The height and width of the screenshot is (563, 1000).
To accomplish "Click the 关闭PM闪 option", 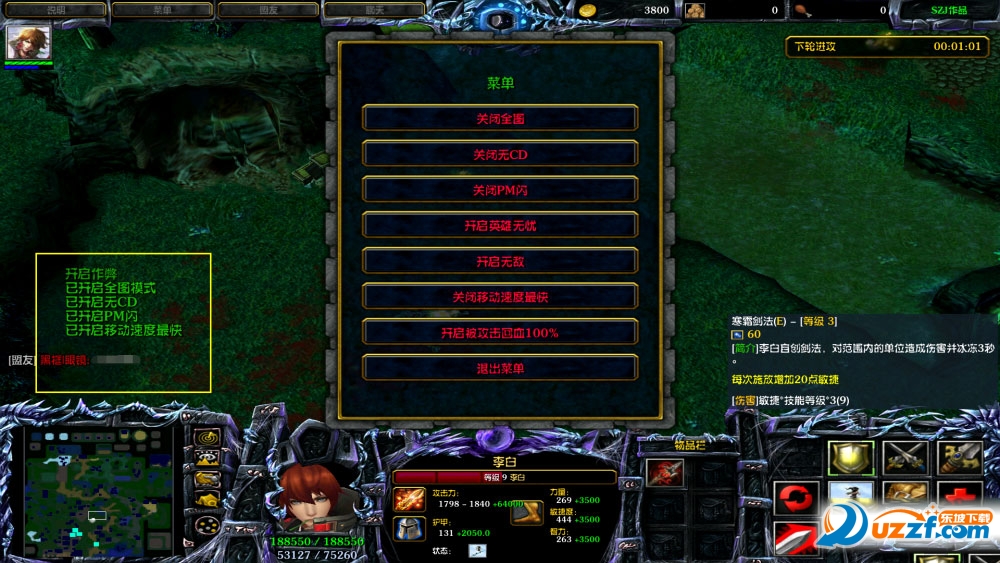I will [x=500, y=190].
